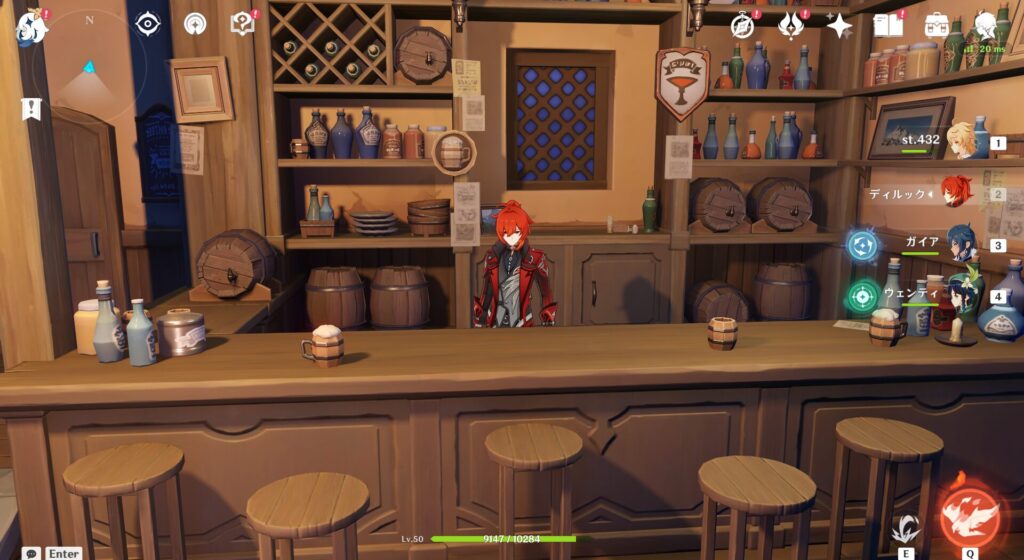The width and height of the screenshot is (1024, 560).
Task: Switch to party member ウェンティ
Action: tap(961, 295)
